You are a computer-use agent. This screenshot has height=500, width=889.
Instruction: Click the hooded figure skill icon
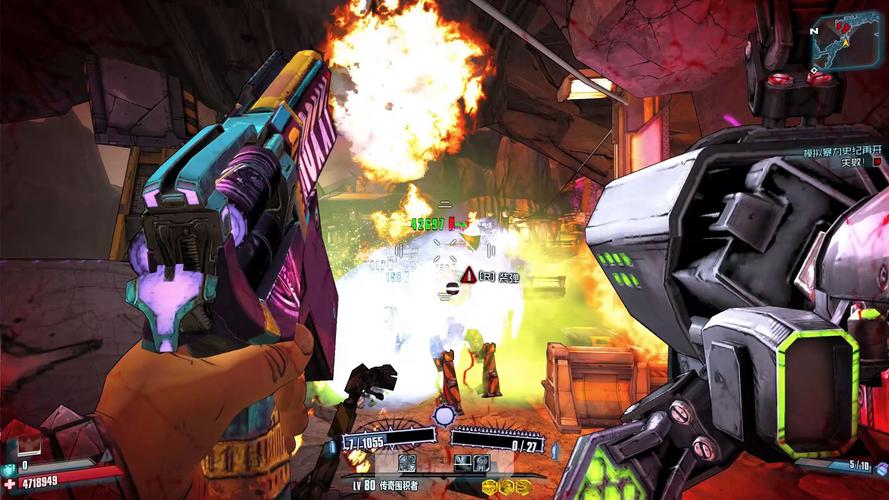tap(480, 462)
